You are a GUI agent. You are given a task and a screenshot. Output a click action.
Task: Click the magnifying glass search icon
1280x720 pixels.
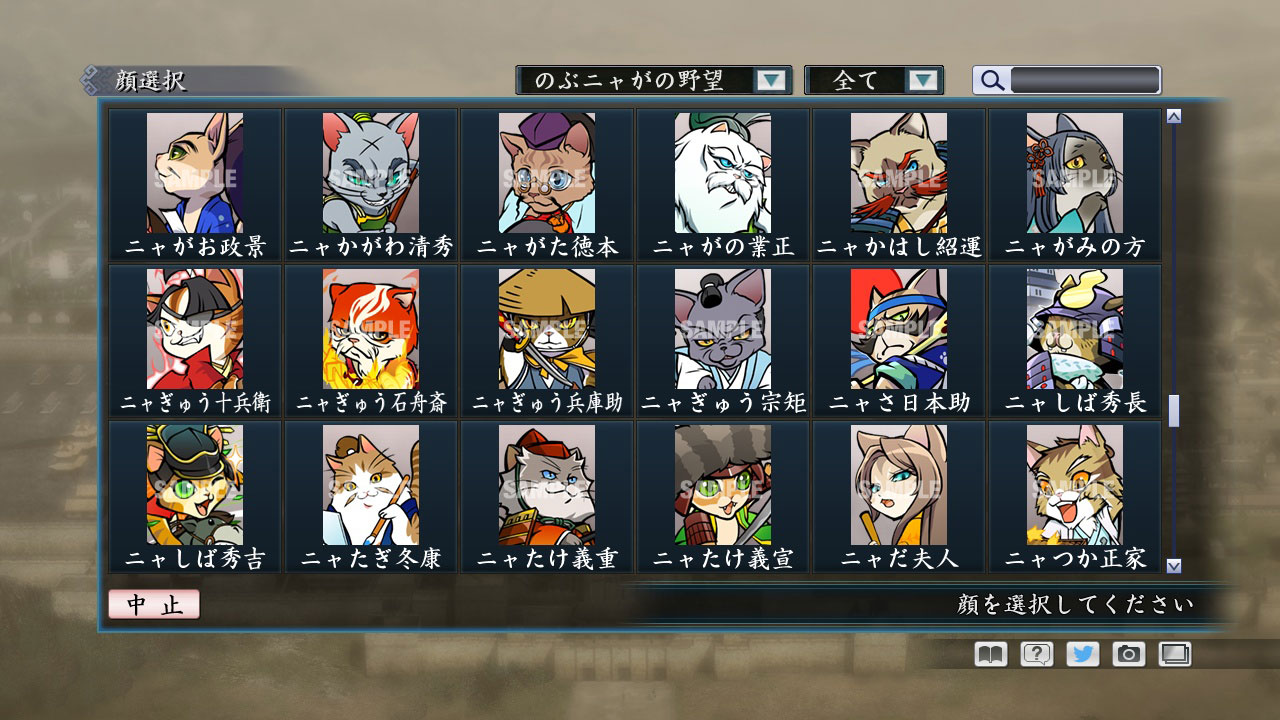(990, 80)
